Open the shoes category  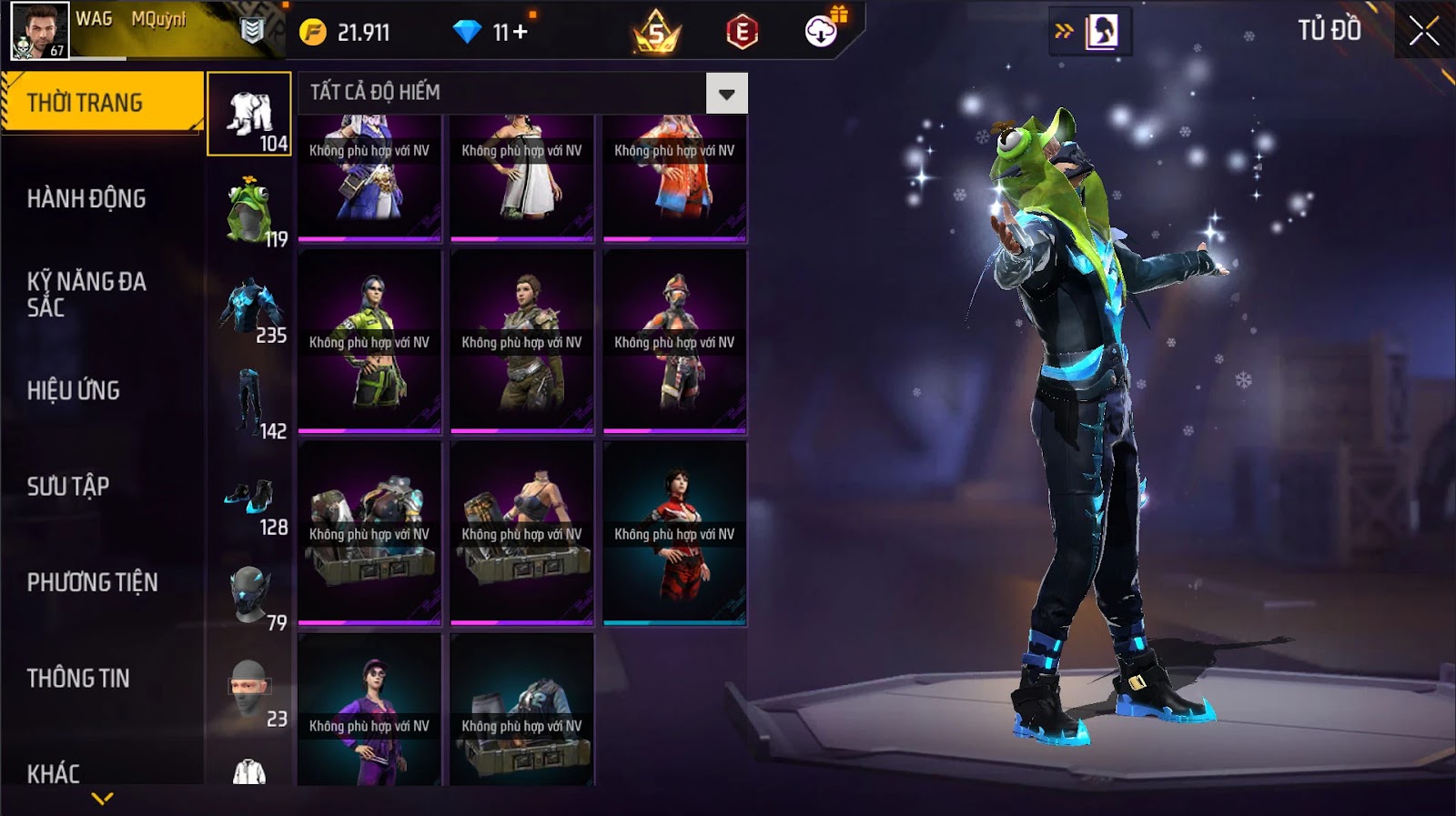pyautogui.click(x=249, y=500)
